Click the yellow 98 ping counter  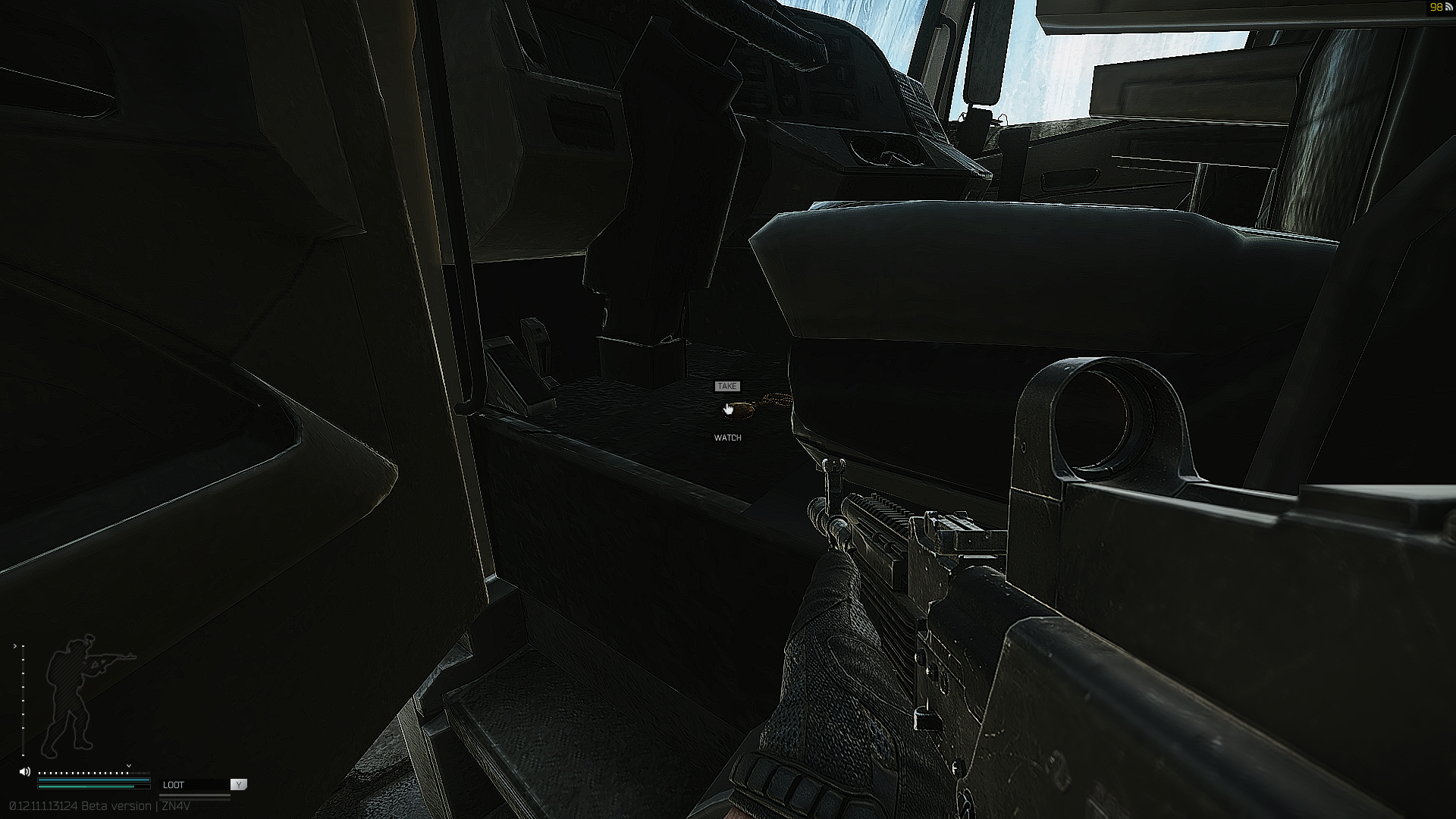point(1436,8)
